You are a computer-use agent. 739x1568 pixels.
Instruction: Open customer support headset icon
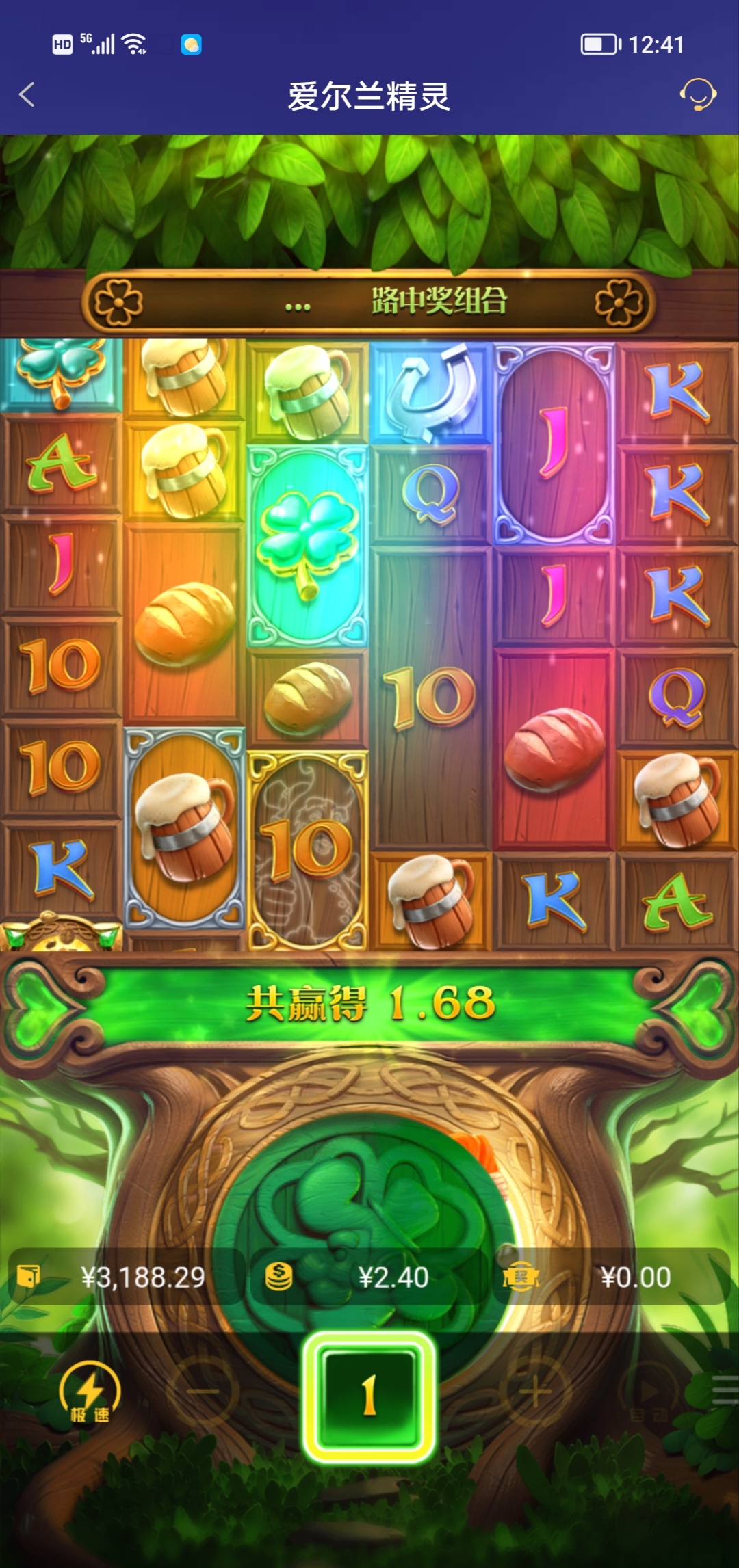coord(697,94)
